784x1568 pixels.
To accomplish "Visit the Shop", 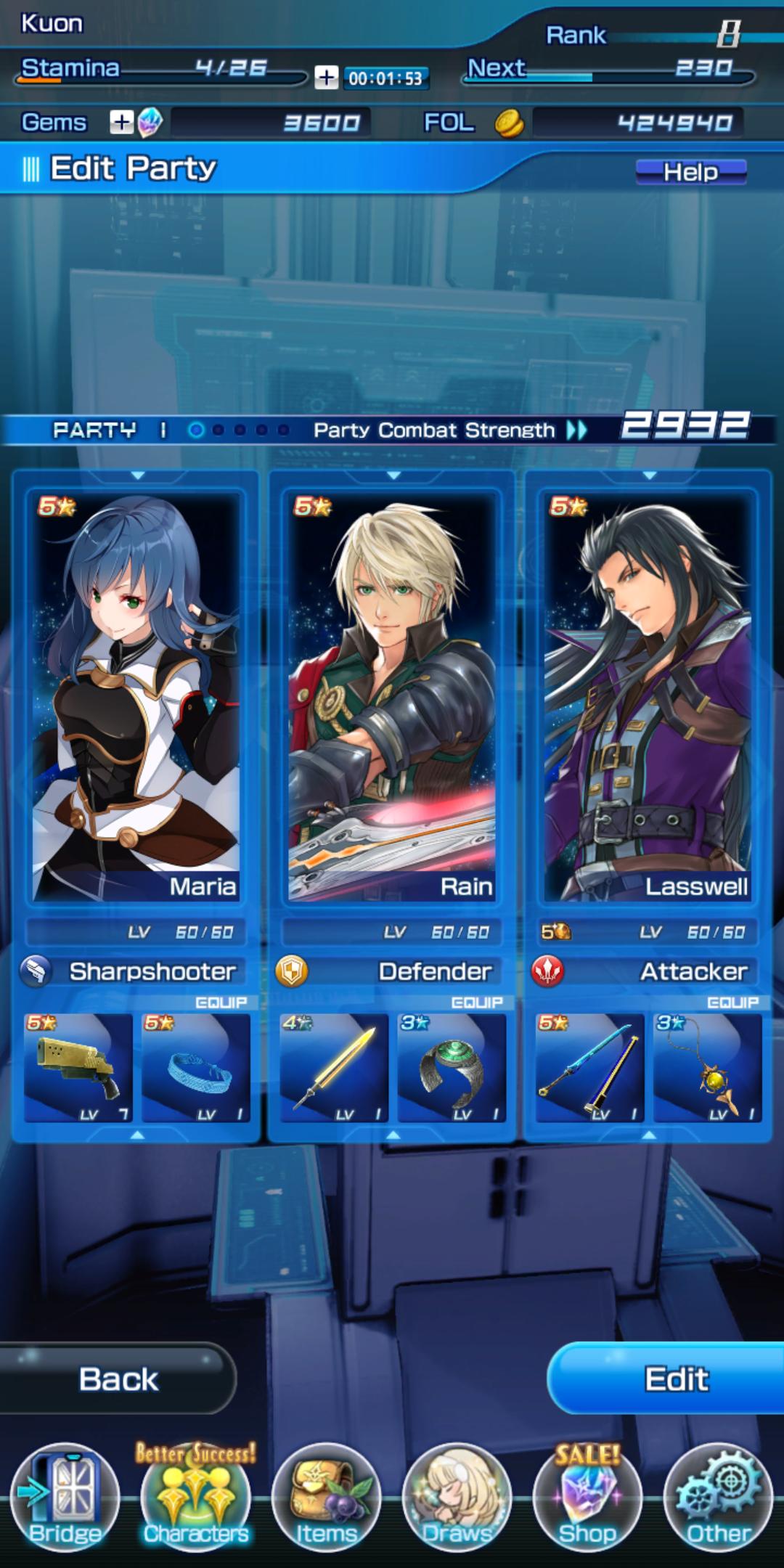I will click(587, 1497).
